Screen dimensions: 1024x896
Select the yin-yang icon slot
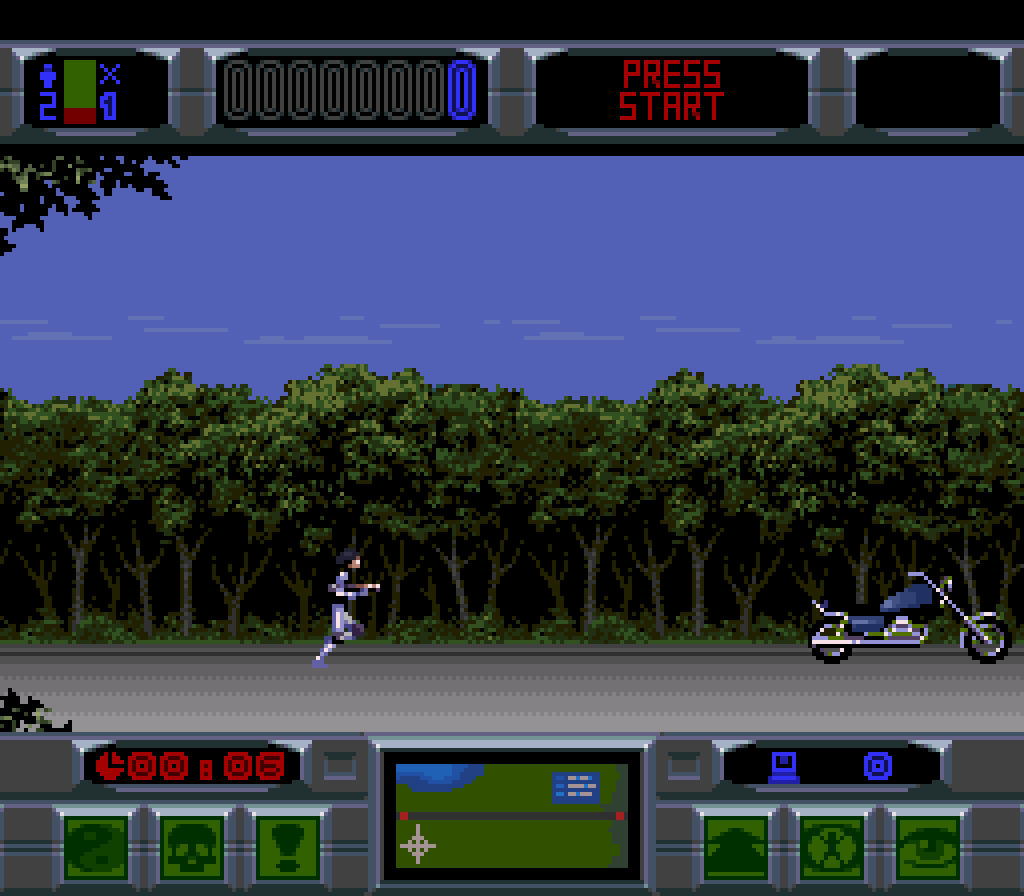click(97, 847)
